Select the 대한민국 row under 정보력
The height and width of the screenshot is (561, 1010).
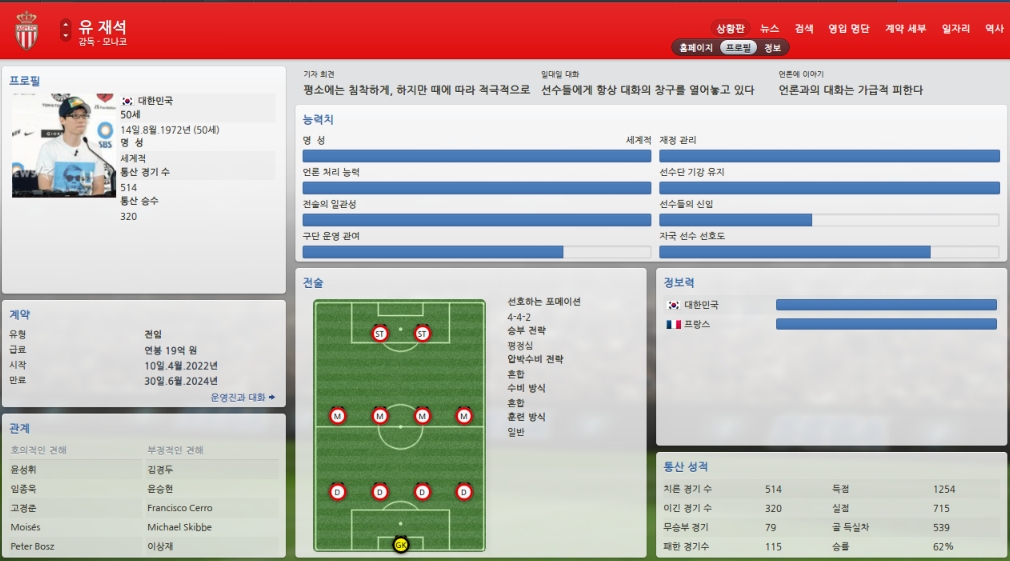700,305
